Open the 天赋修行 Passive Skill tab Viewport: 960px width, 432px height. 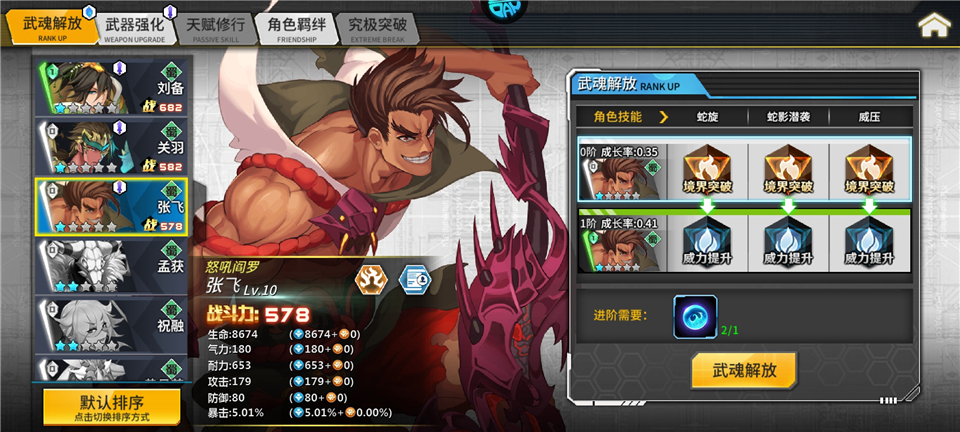(x=215, y=27)
